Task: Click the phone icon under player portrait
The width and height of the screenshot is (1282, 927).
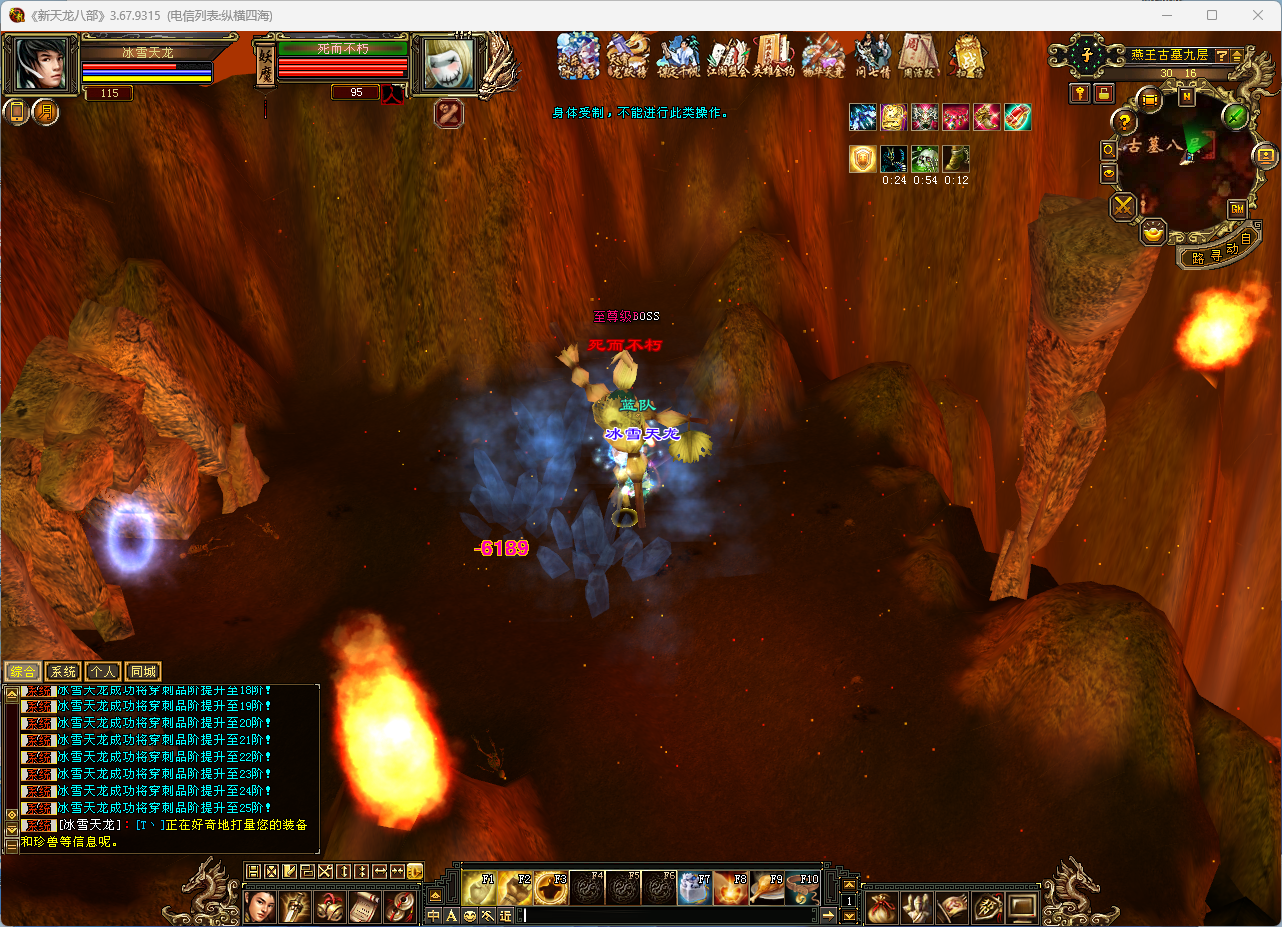Action: [x=17, y=112]
